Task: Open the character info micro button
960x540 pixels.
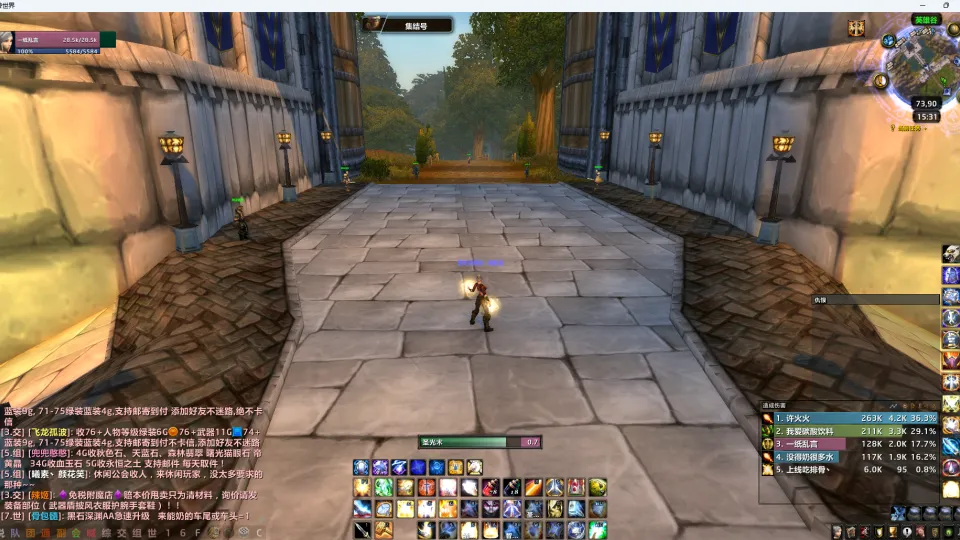Action: tap(837, 532)
